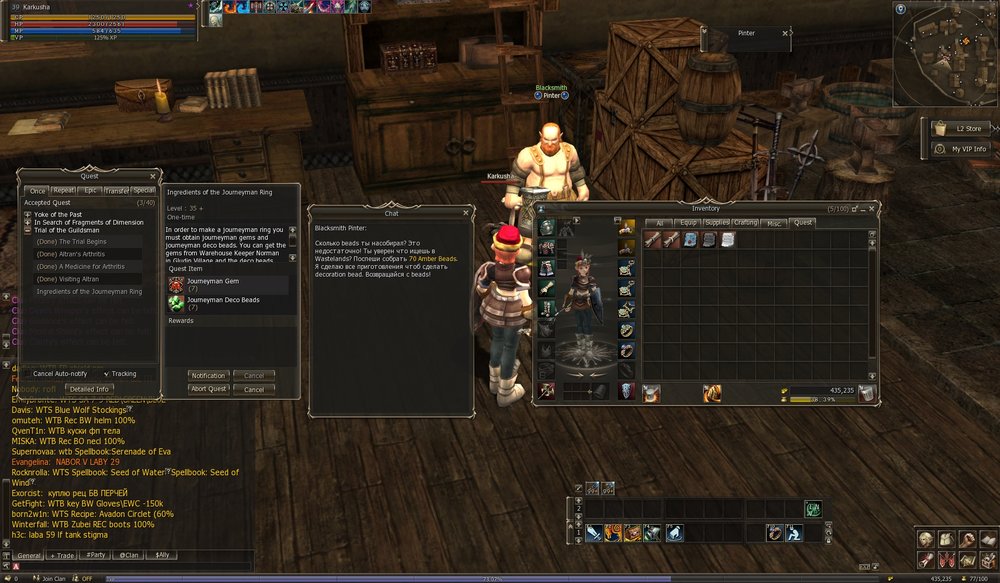Select the white paper quest item
This screenshot has width=1000, height=583.
click(726, 239)
